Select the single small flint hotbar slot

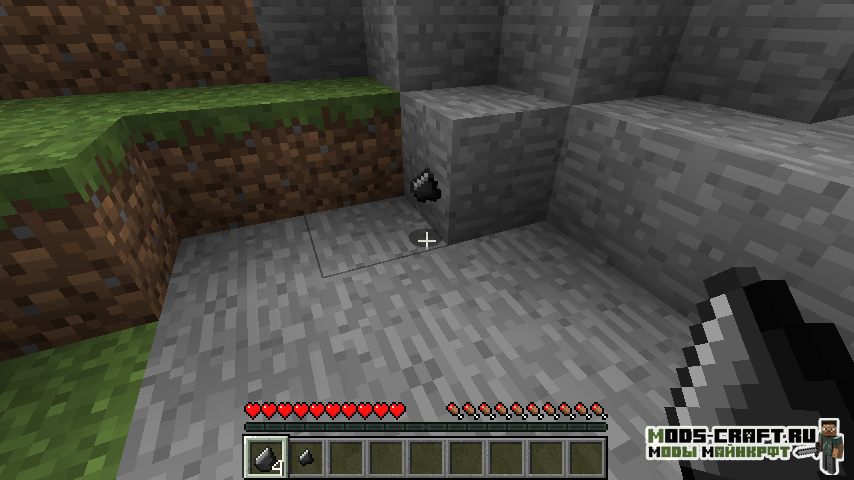click(307, 457)
